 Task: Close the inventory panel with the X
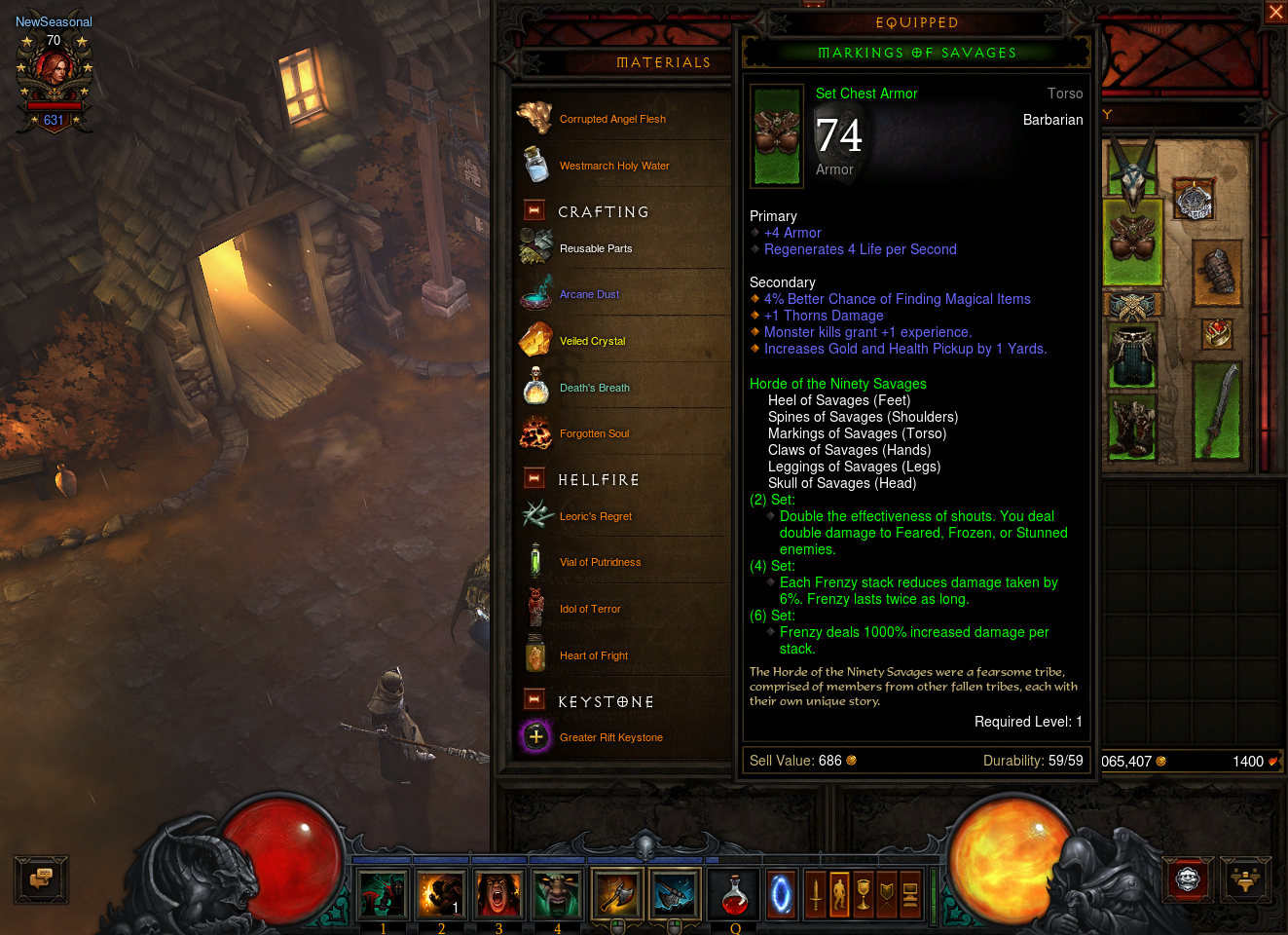coord(1275,12)
